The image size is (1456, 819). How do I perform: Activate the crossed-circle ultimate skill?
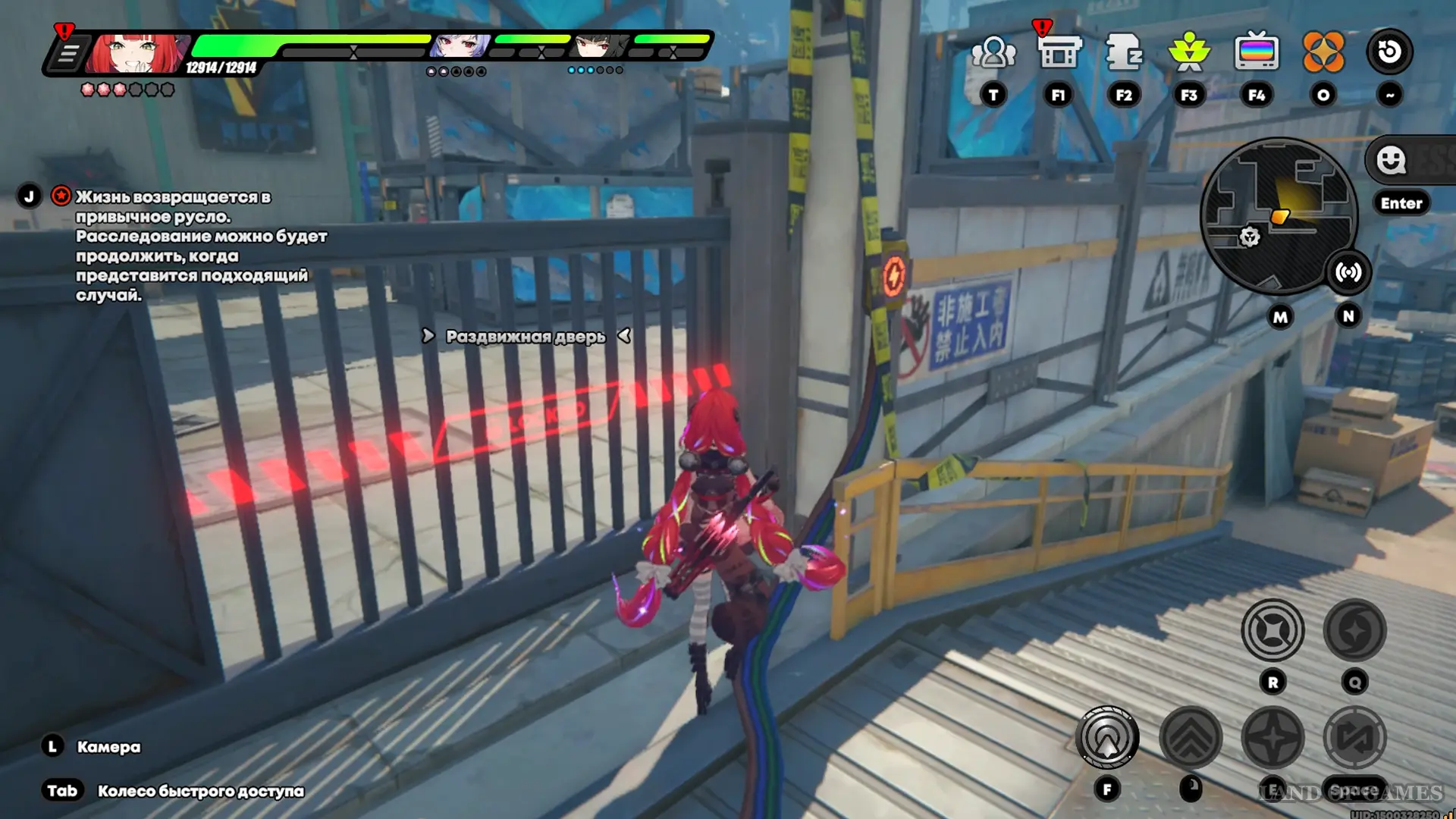tap(1272, 630)
